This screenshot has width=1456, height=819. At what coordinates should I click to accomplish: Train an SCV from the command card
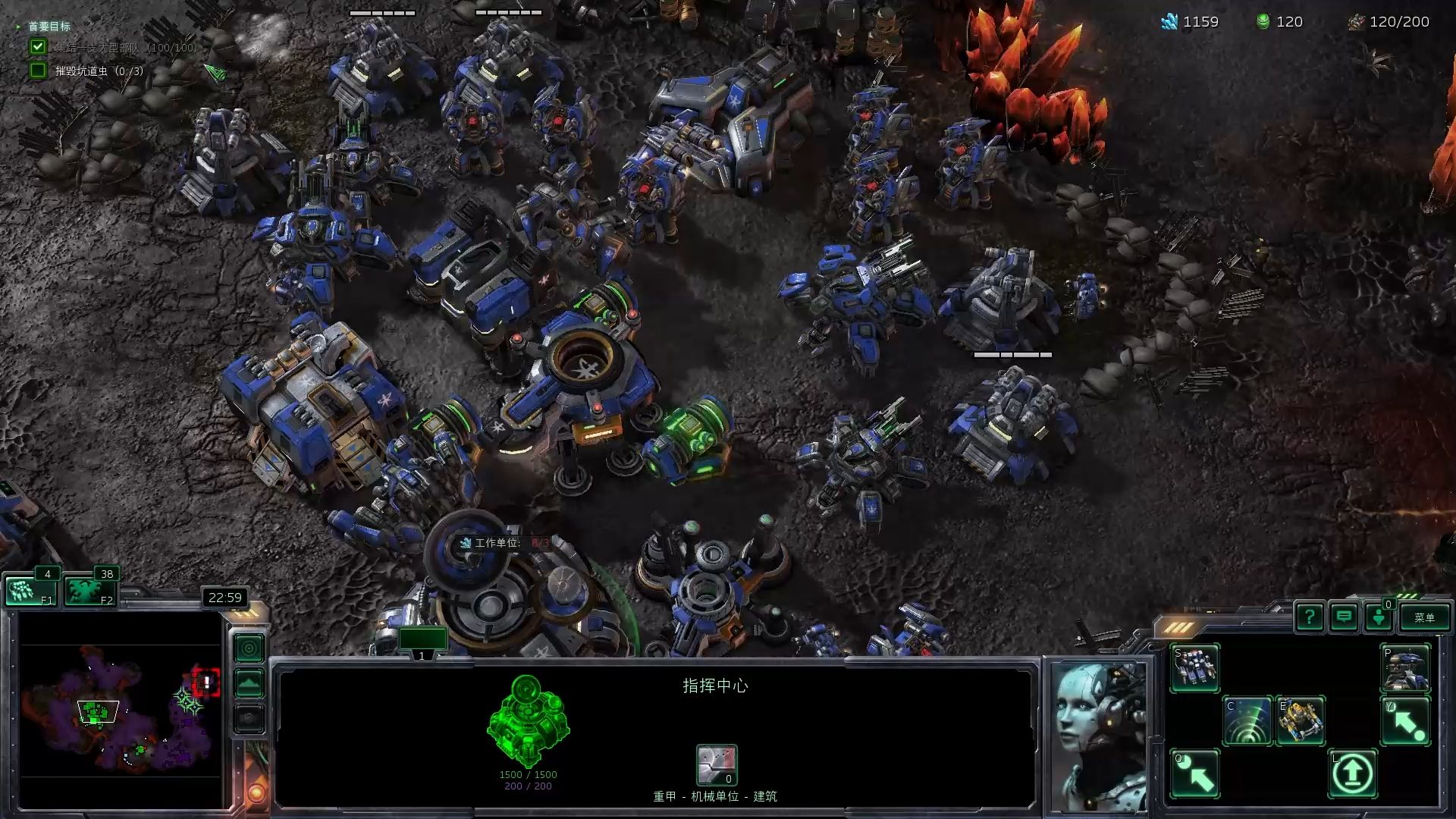coord(1195,667)
